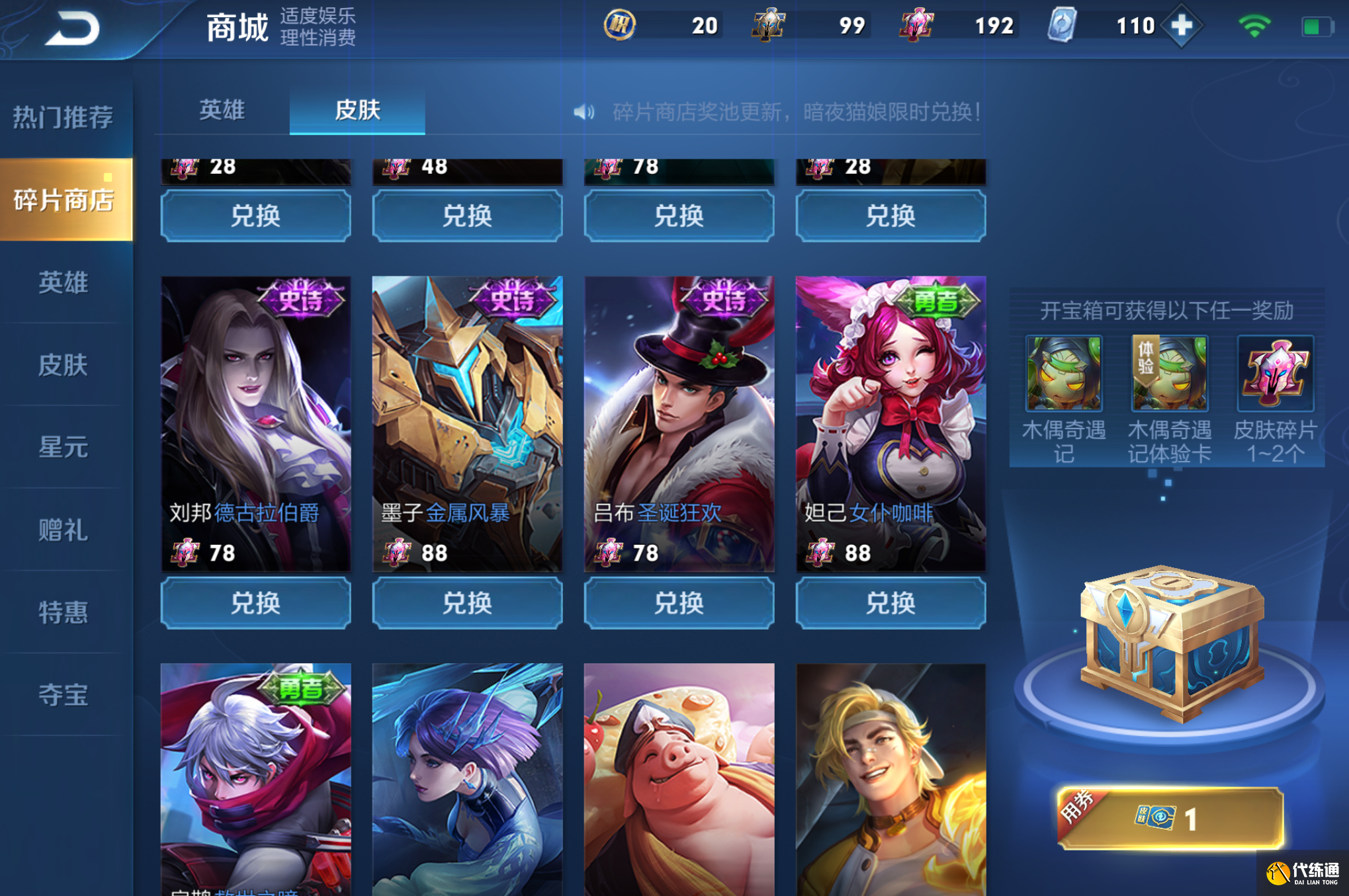Use one voucher to open the chest

tap(1170, 819)
